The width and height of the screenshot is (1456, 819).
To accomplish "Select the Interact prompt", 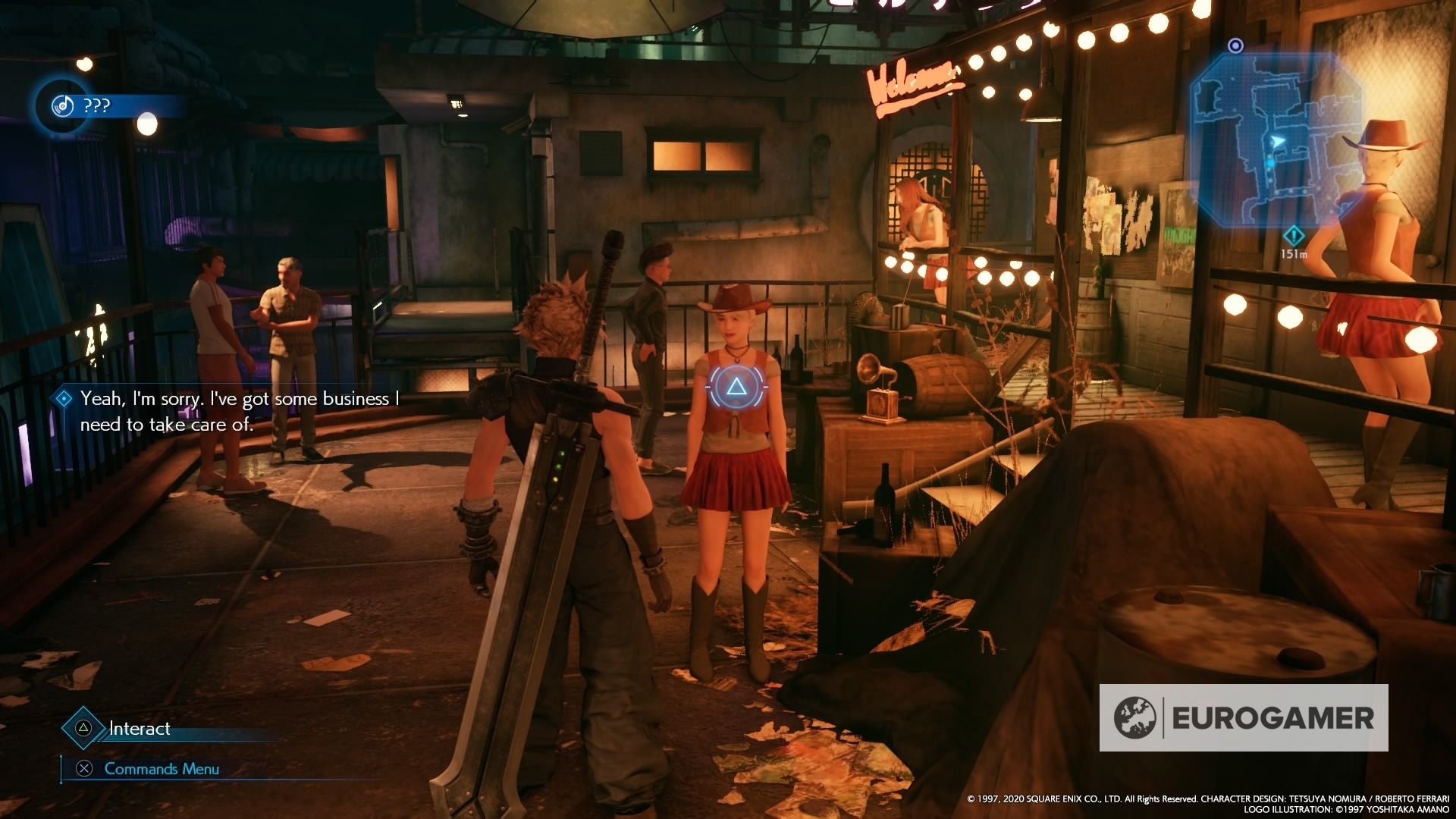I will pyautogui.click(x=140, y=728).
